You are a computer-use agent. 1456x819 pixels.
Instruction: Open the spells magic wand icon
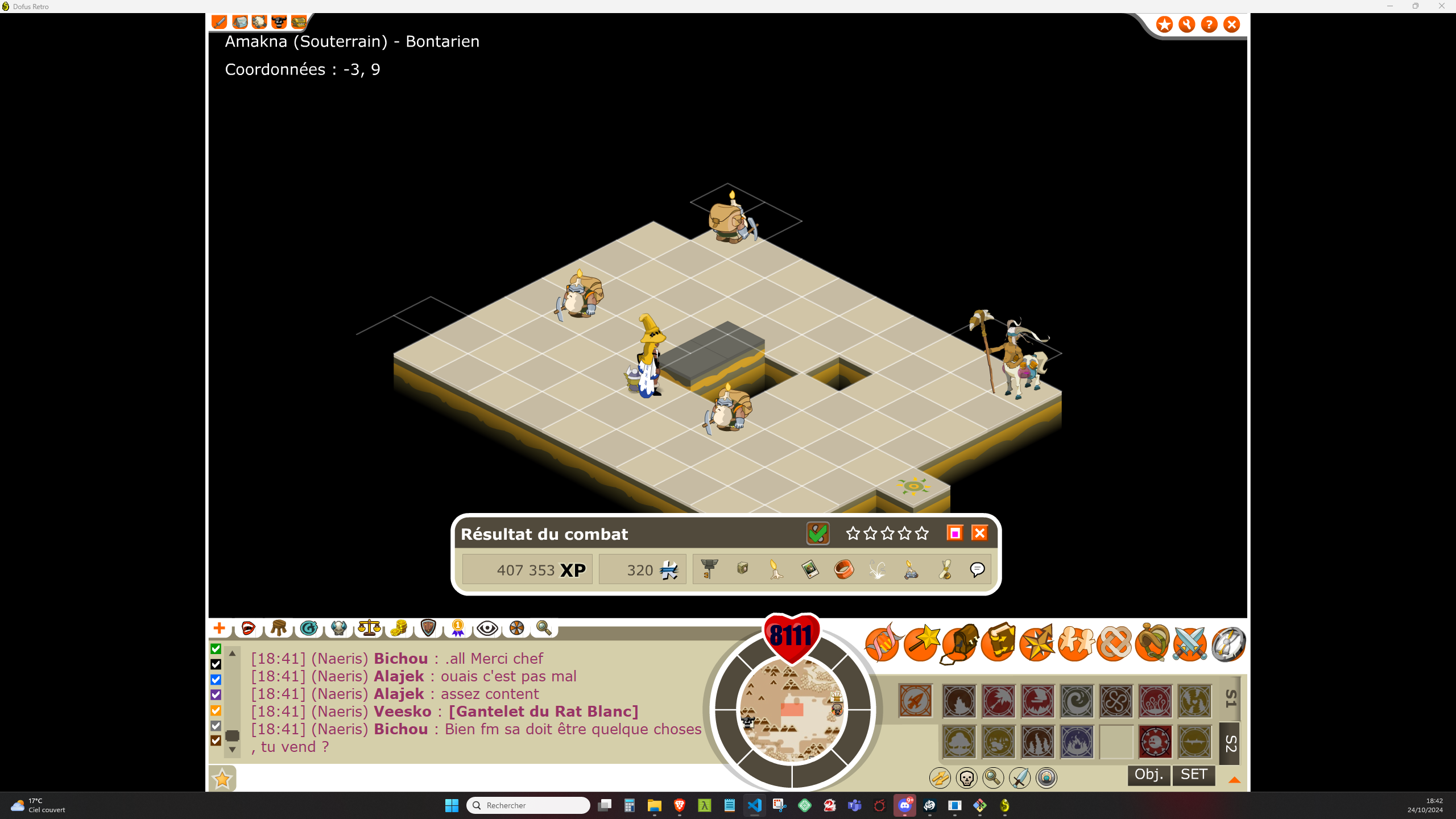[x=921, y=643]
